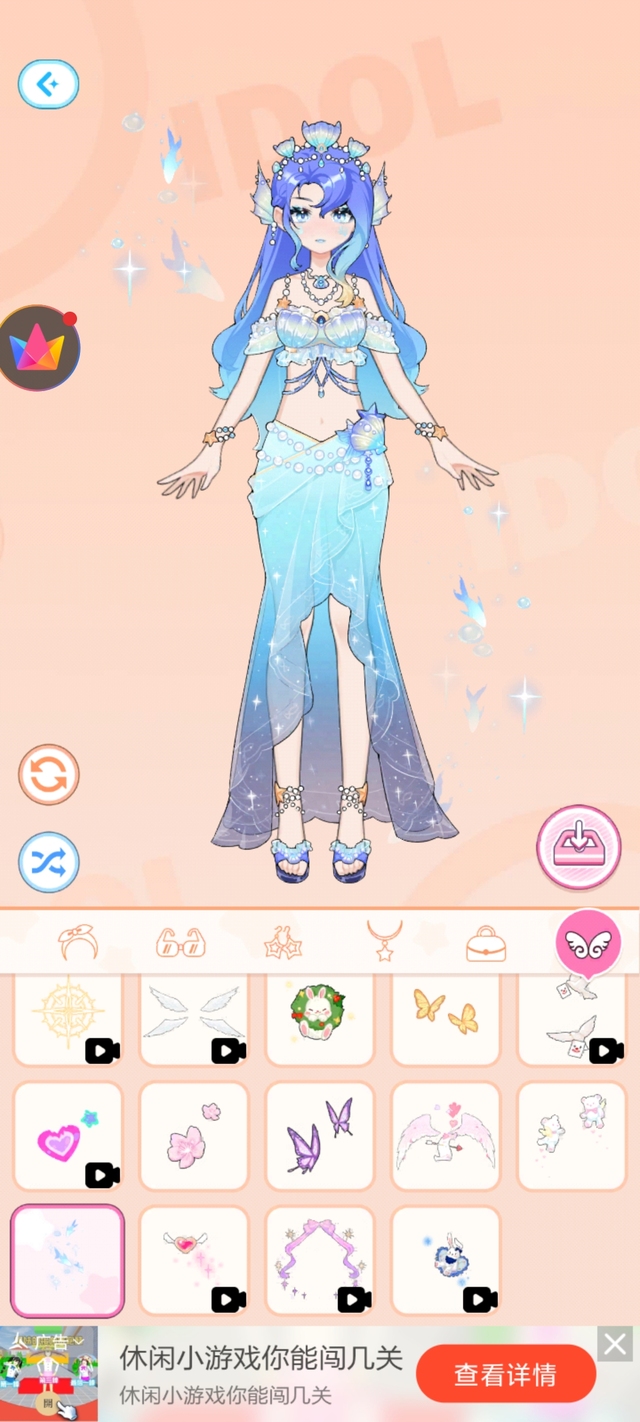640x1422 pixels.
Task: Randomize the outfit with the blue shuffle button
Action: (49, 862)
